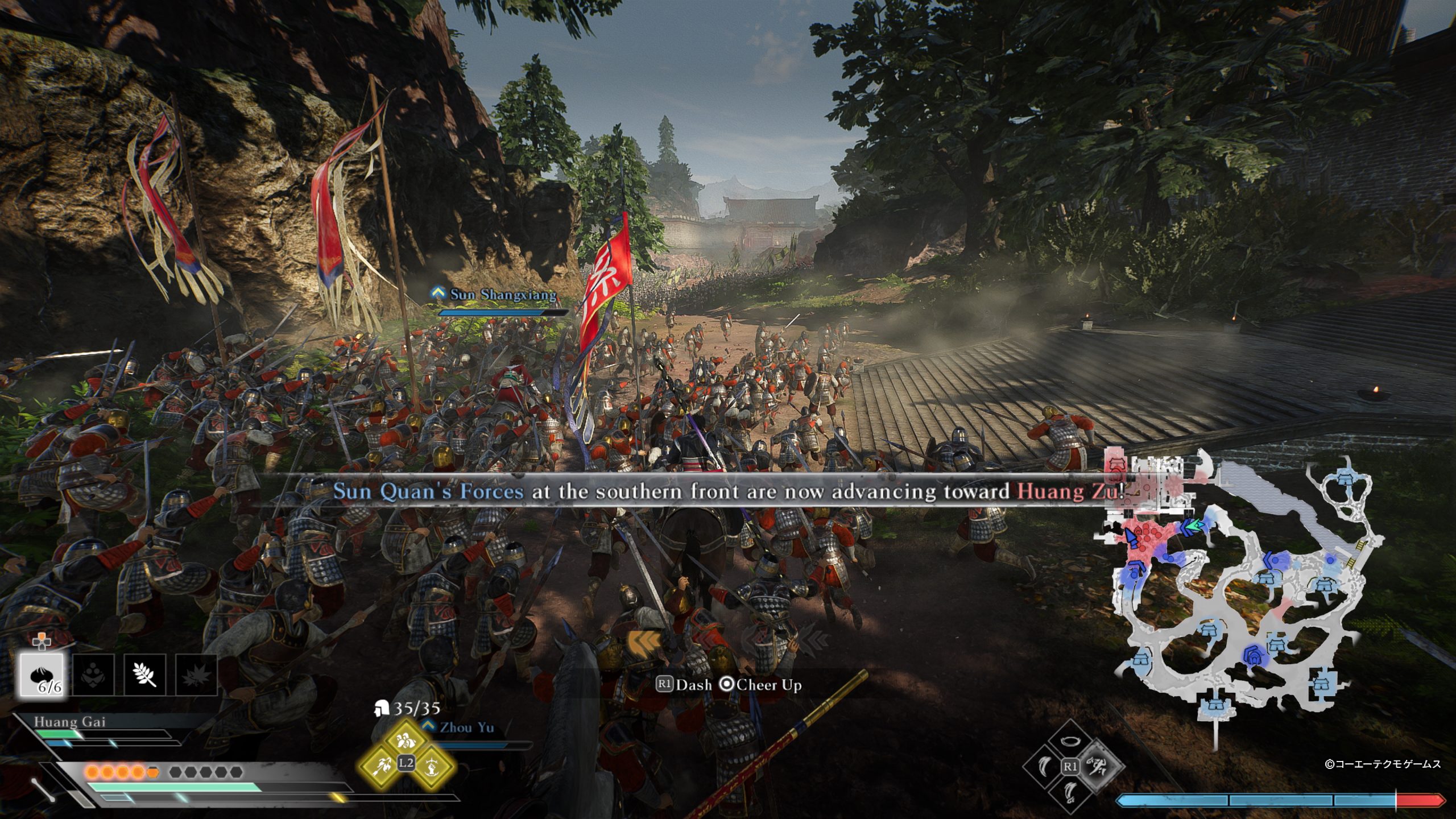Image resolution: width=1456 pixels, height=819 pixels.
Task: Use the left crescent slash battle art
Action: pos(1043,766)
